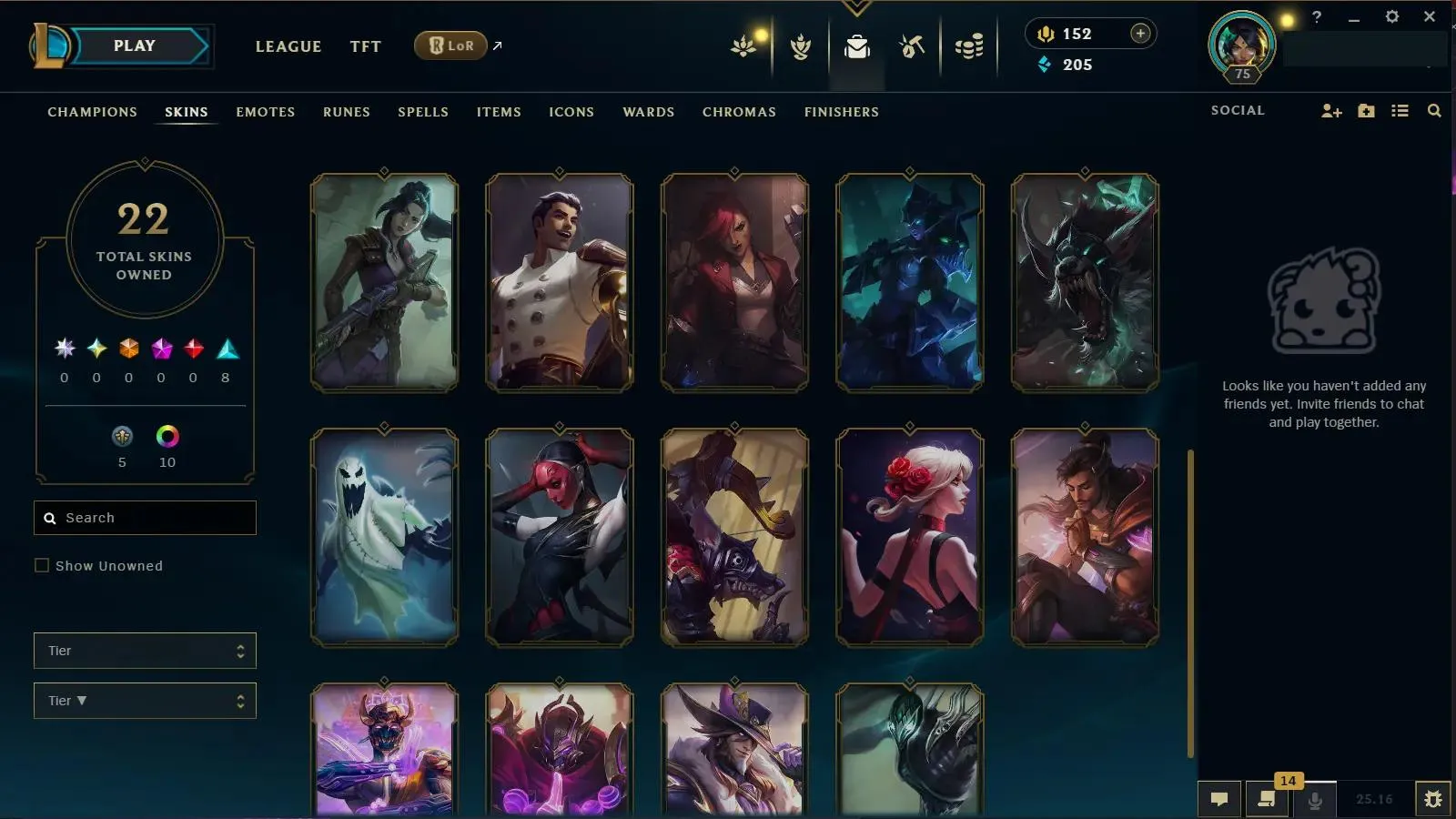This screenshot has height=819, width=1456.
Task: Switch to the CHAMPIONS tab
Action: coord(92,112)
